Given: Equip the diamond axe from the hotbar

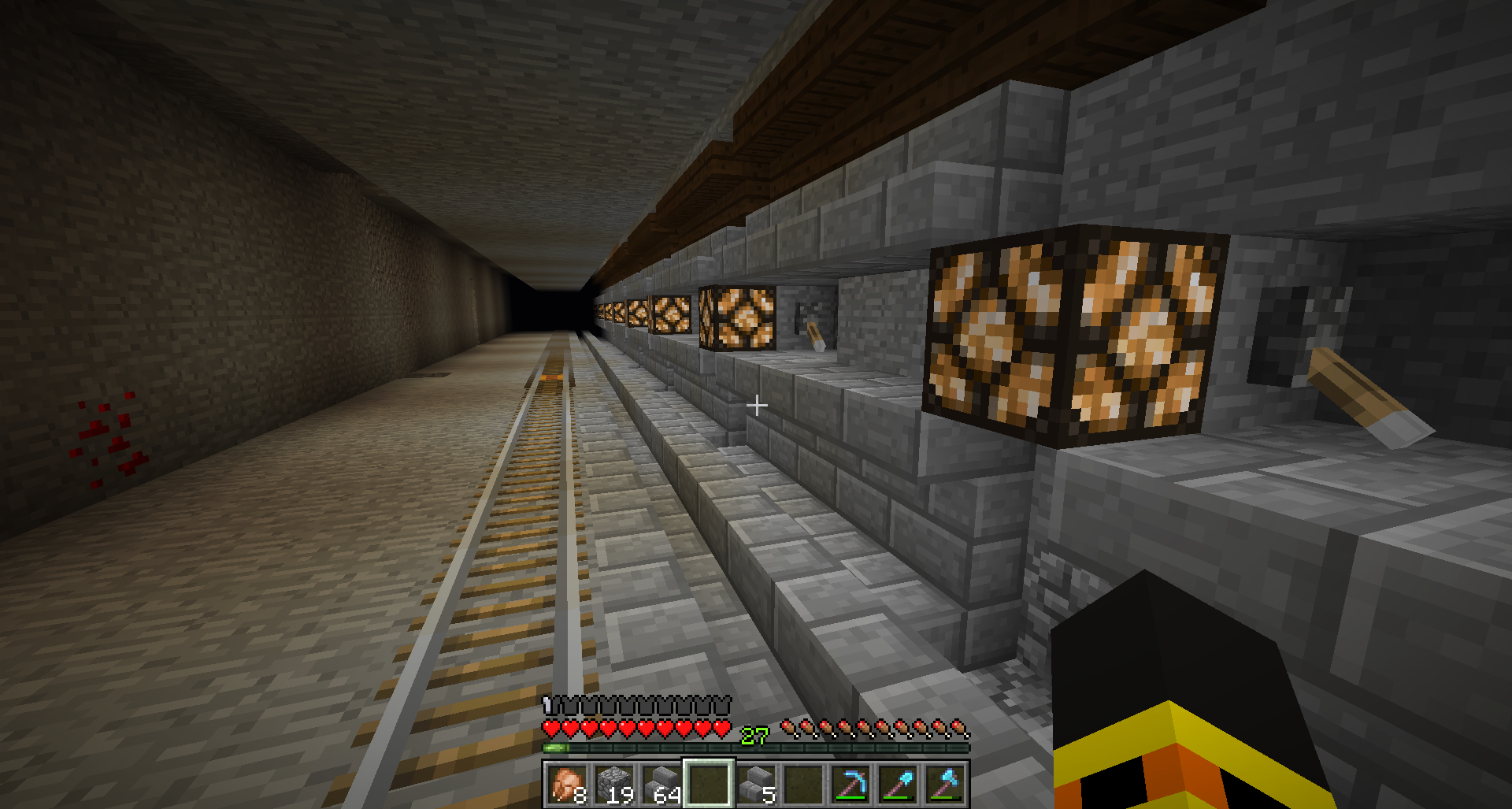Looking at the screenshot, I should (945, 785).
